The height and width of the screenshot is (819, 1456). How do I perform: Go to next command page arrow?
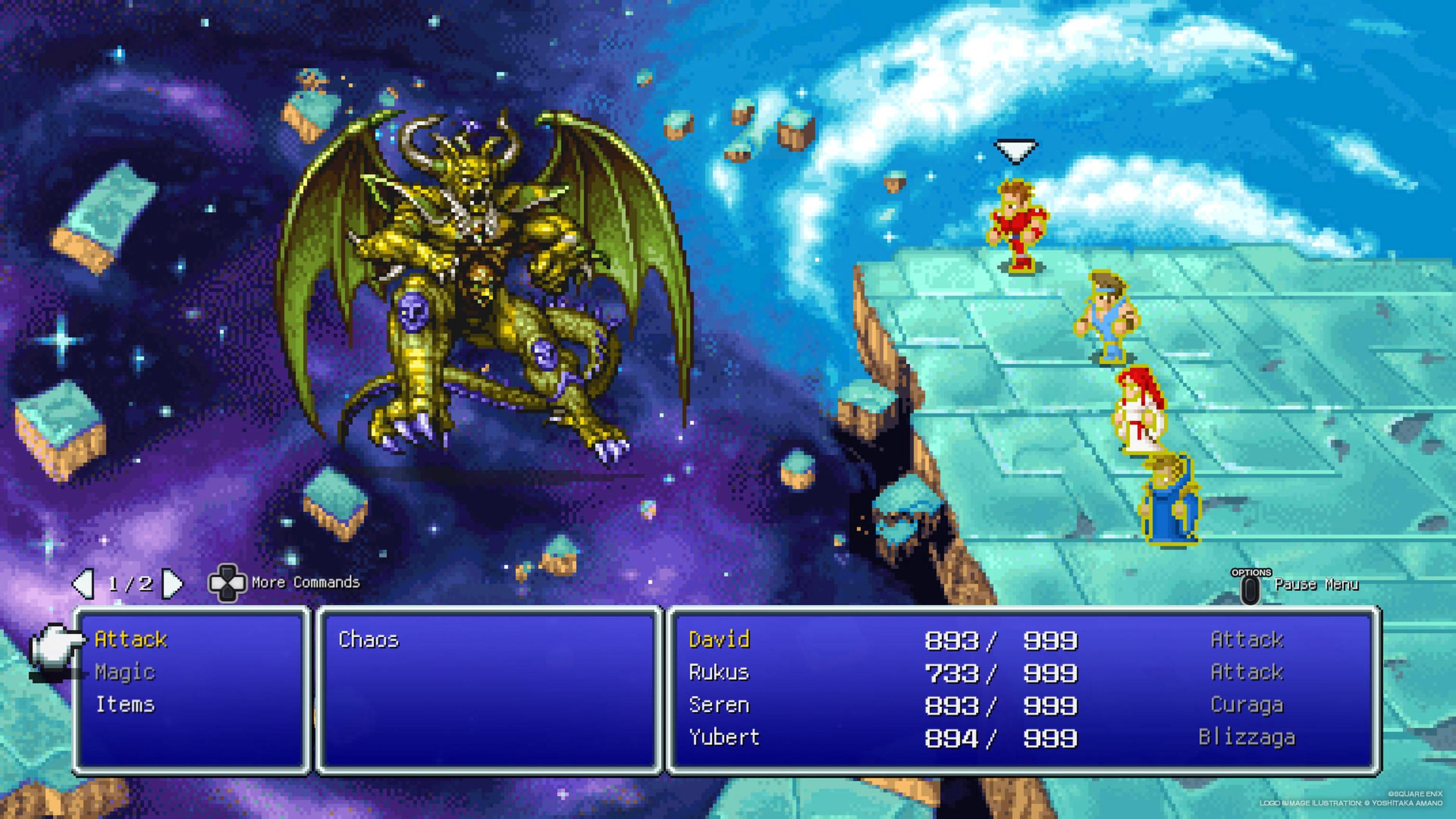(x=172, y=583)
